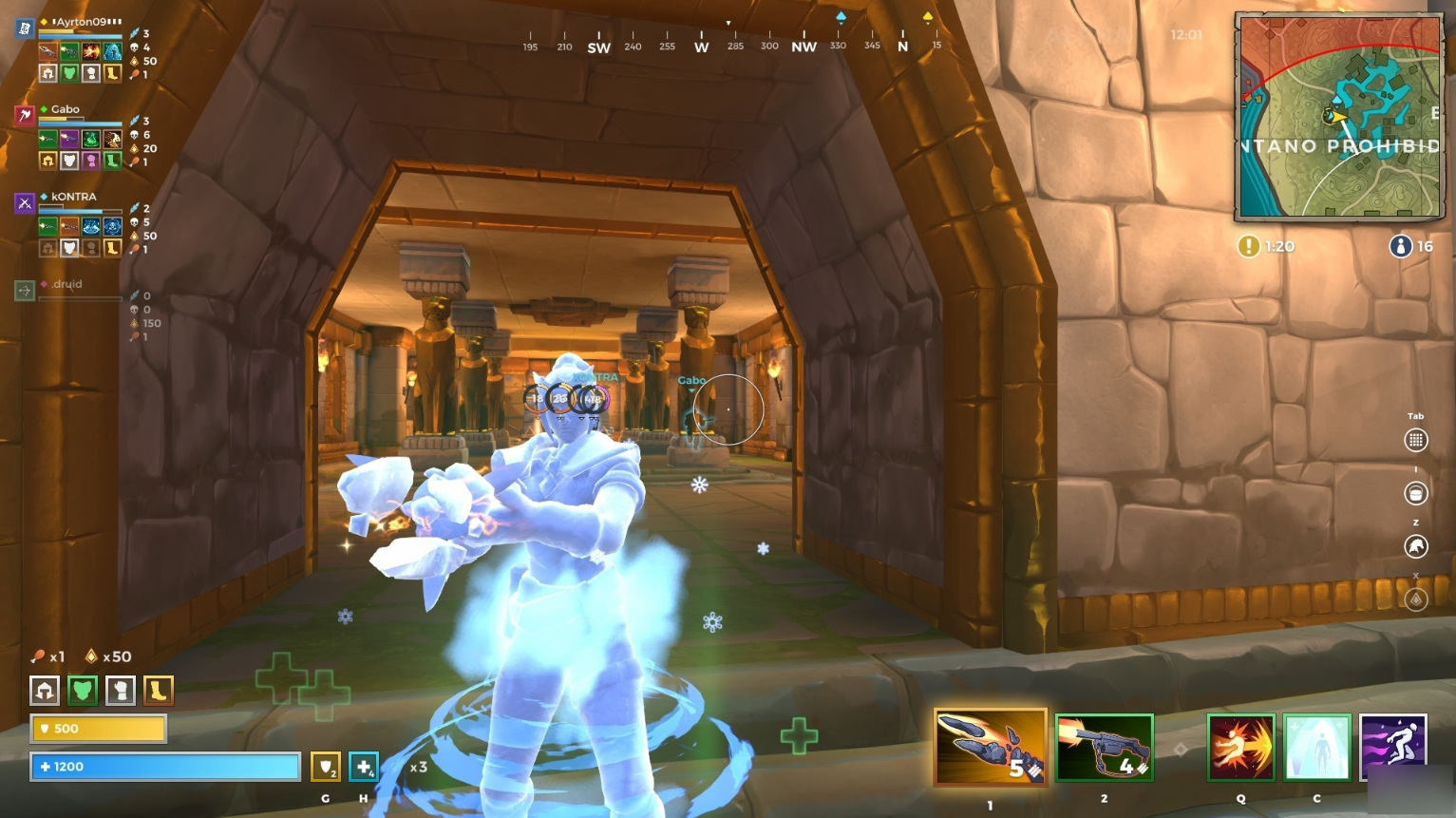Select teammate kONTRA's crossed swords icon
The height and width of the screenshot is (818, 1456).
pyautogui.click(x=25, y=202)
